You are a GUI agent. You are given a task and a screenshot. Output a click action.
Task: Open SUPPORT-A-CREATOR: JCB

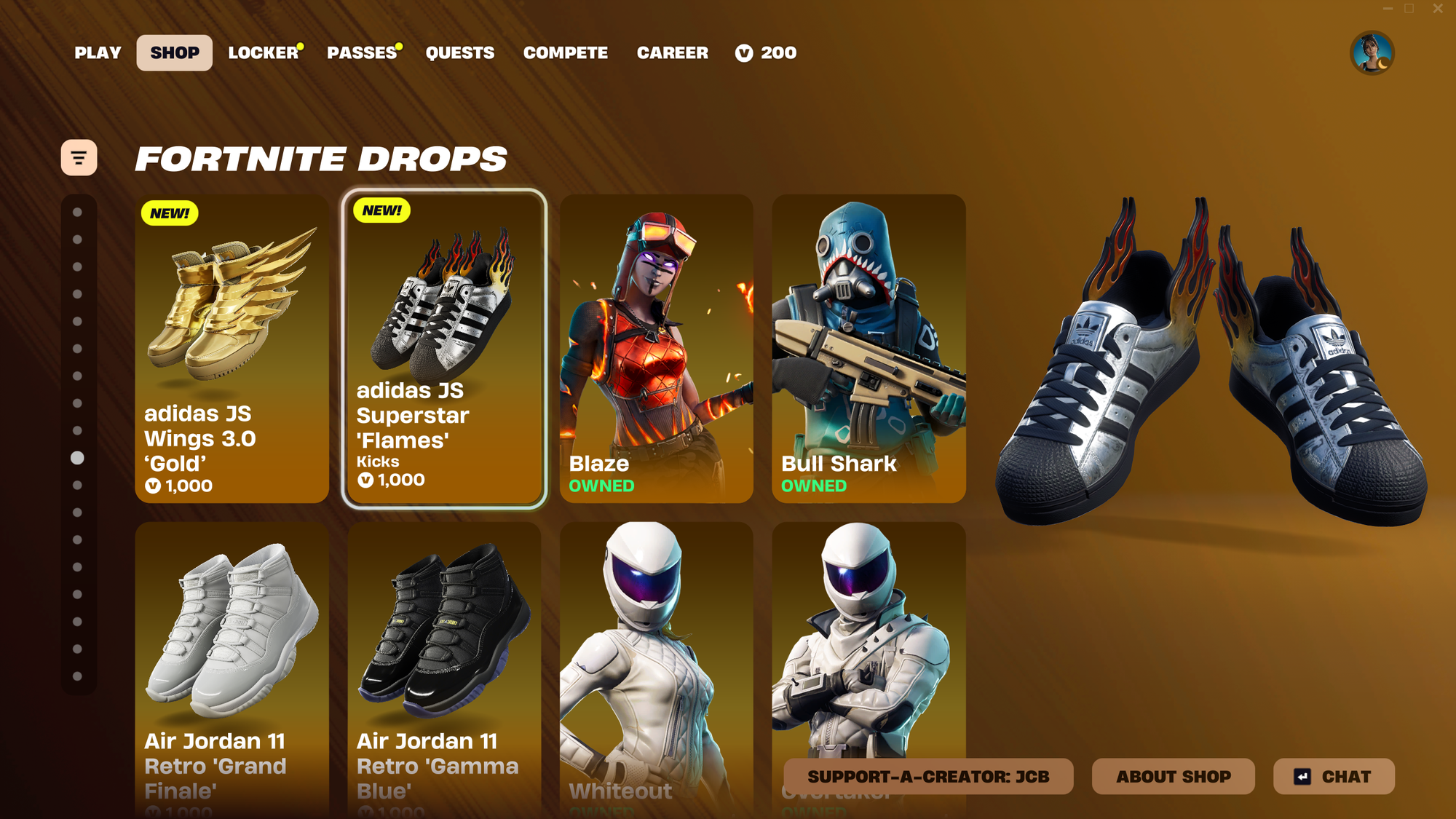(927, 777)
